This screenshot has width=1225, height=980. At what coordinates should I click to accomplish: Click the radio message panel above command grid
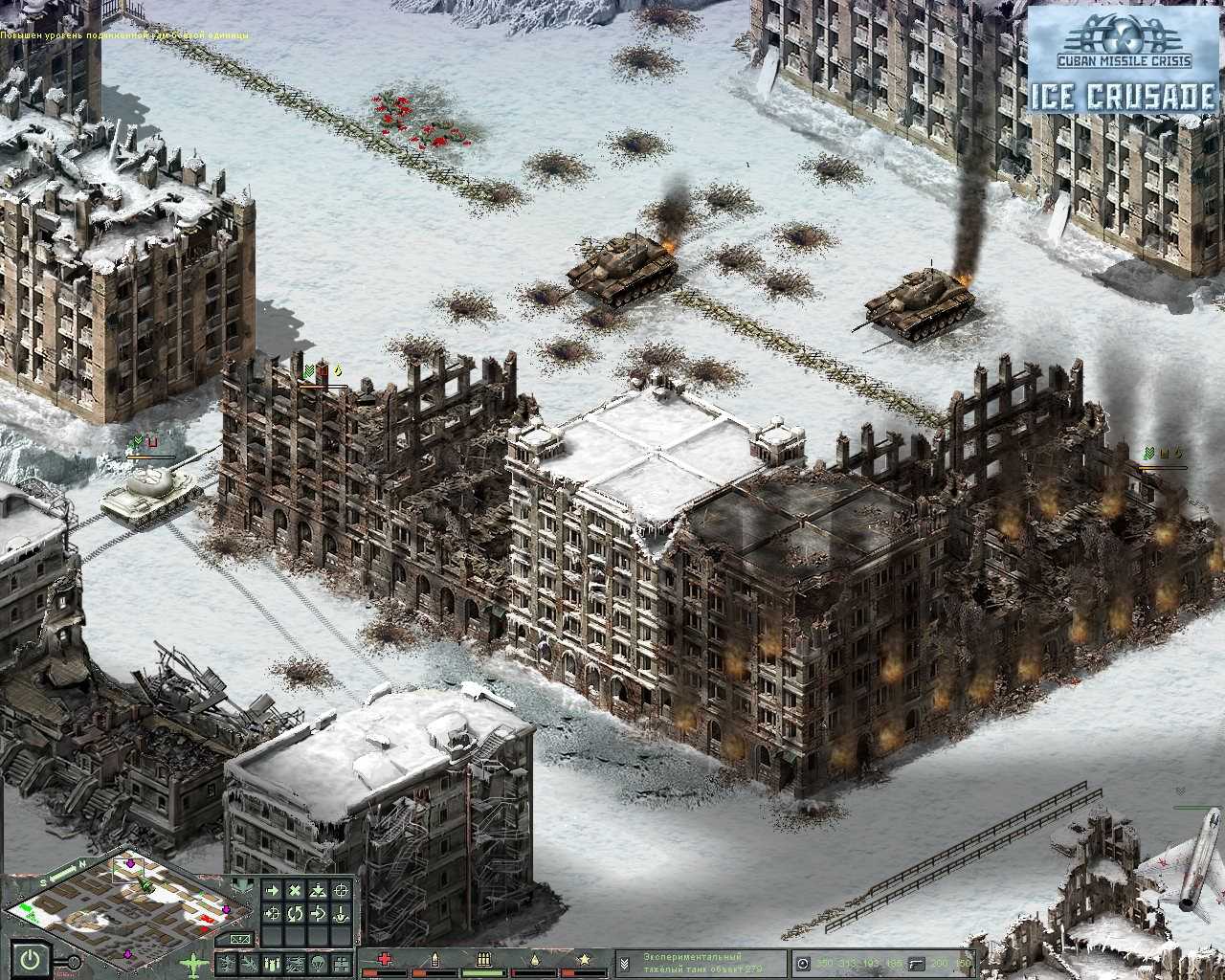coord(240,938)
